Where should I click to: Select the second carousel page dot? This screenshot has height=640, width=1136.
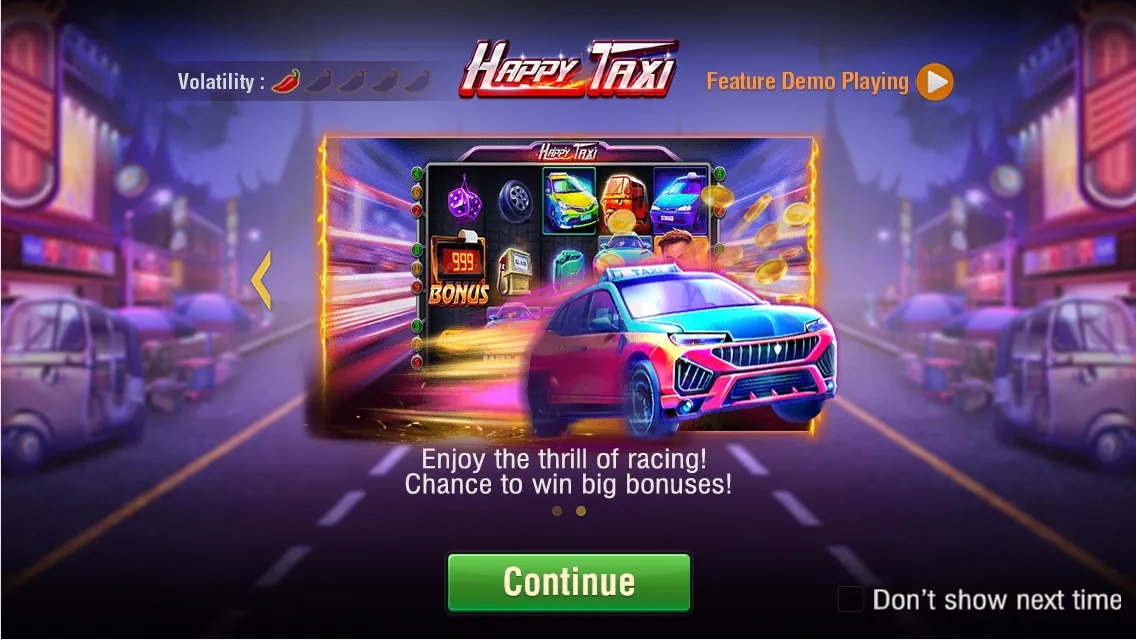(x=580, y=511)
